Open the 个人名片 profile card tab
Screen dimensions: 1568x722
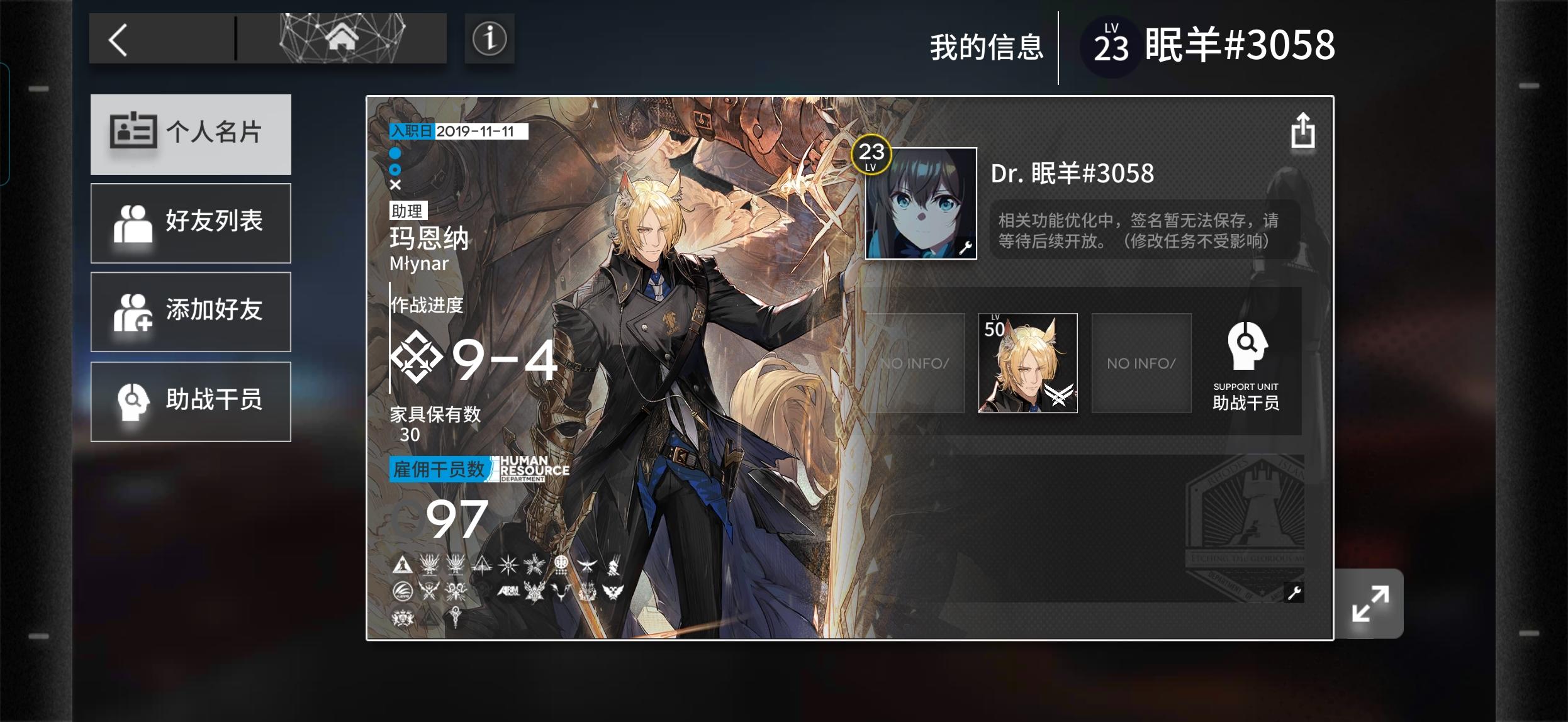(191, 134)
